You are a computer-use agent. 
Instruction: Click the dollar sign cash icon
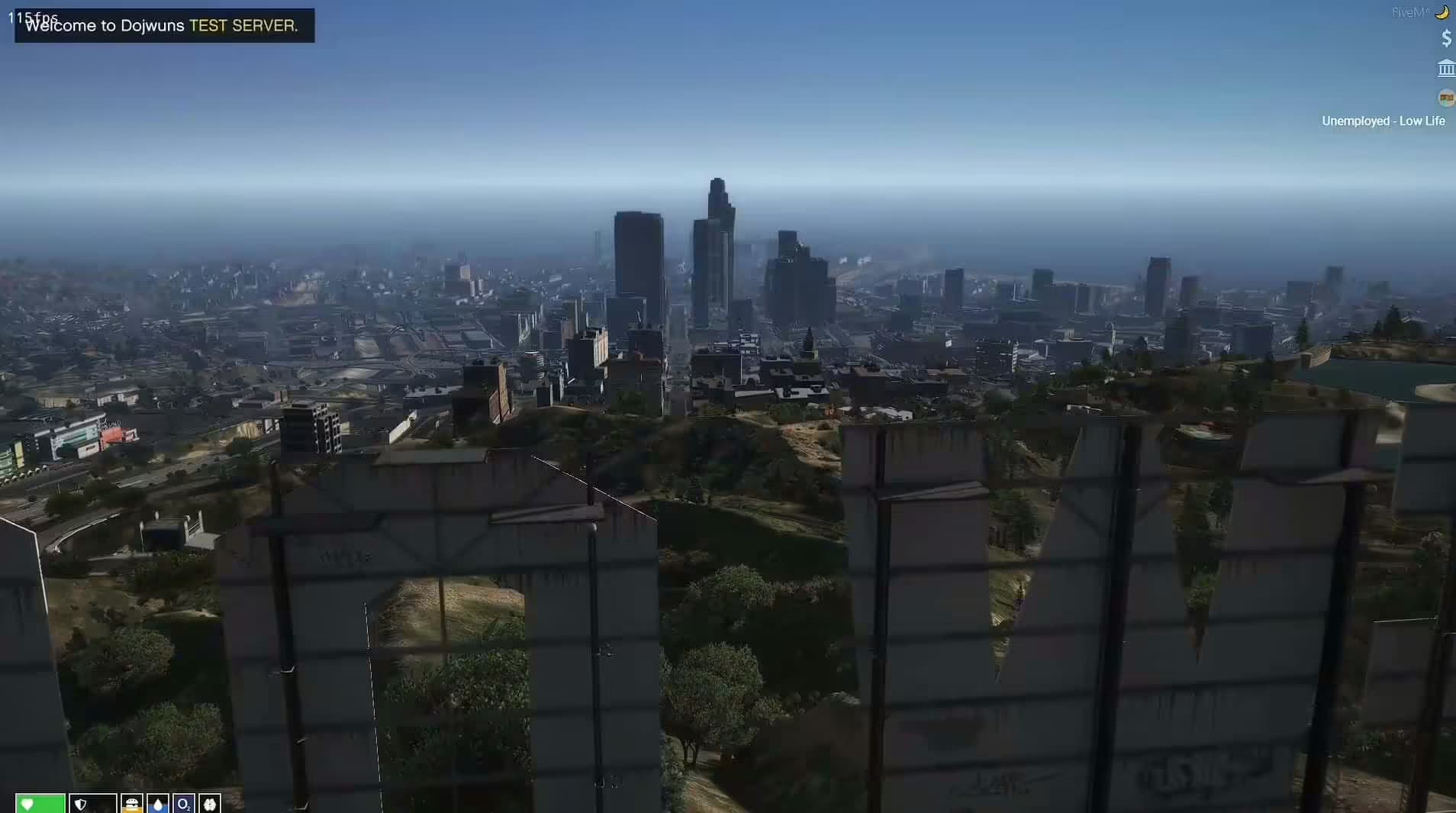(1446, 38)
